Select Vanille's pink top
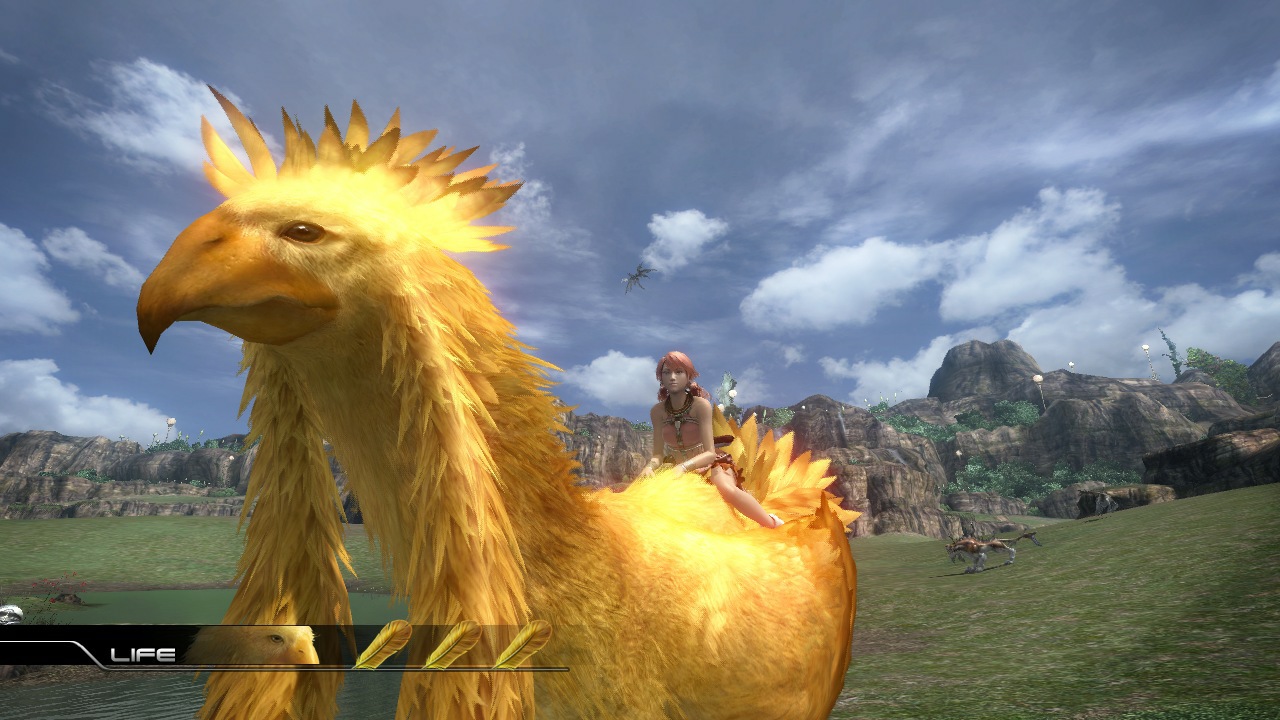This screenshot has height=720, width=1280. 681,433
